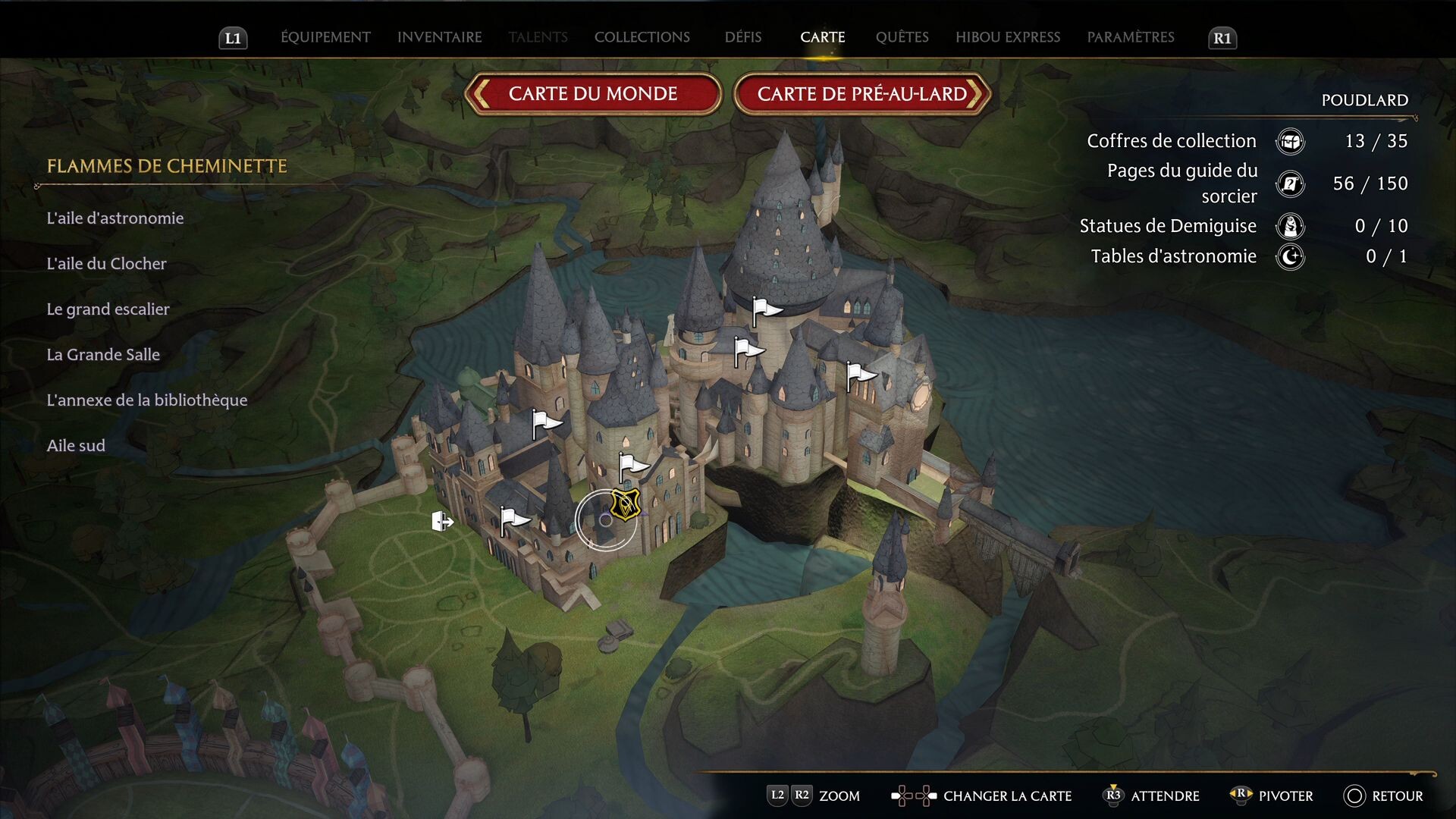Image resolution: width=1456 pixels, height=819 pixels.
Task: Switch to the QUÊTES tab
Action: tap(902, 36)
